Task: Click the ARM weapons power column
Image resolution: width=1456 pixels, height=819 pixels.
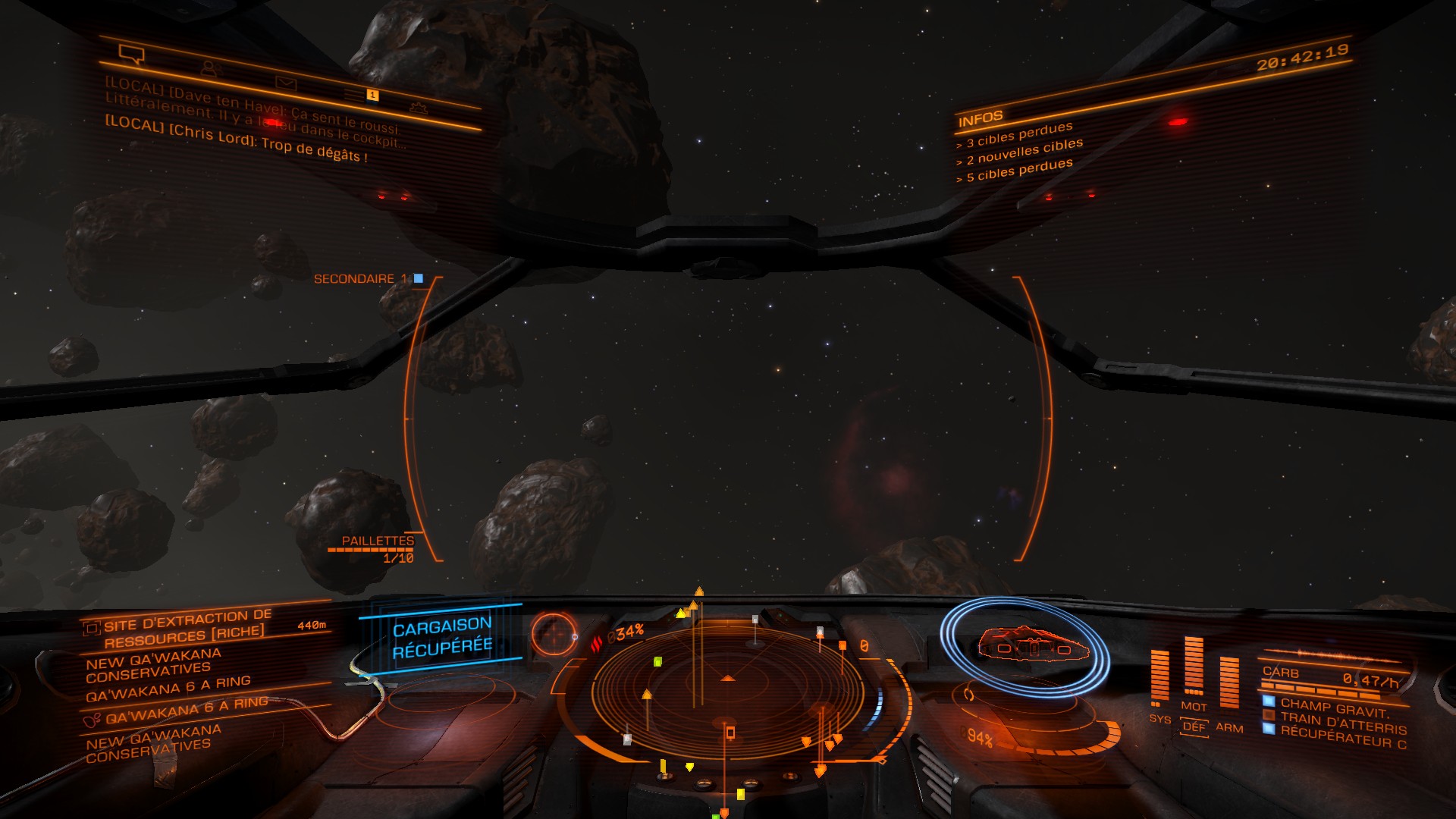Action: point(1228,684)
